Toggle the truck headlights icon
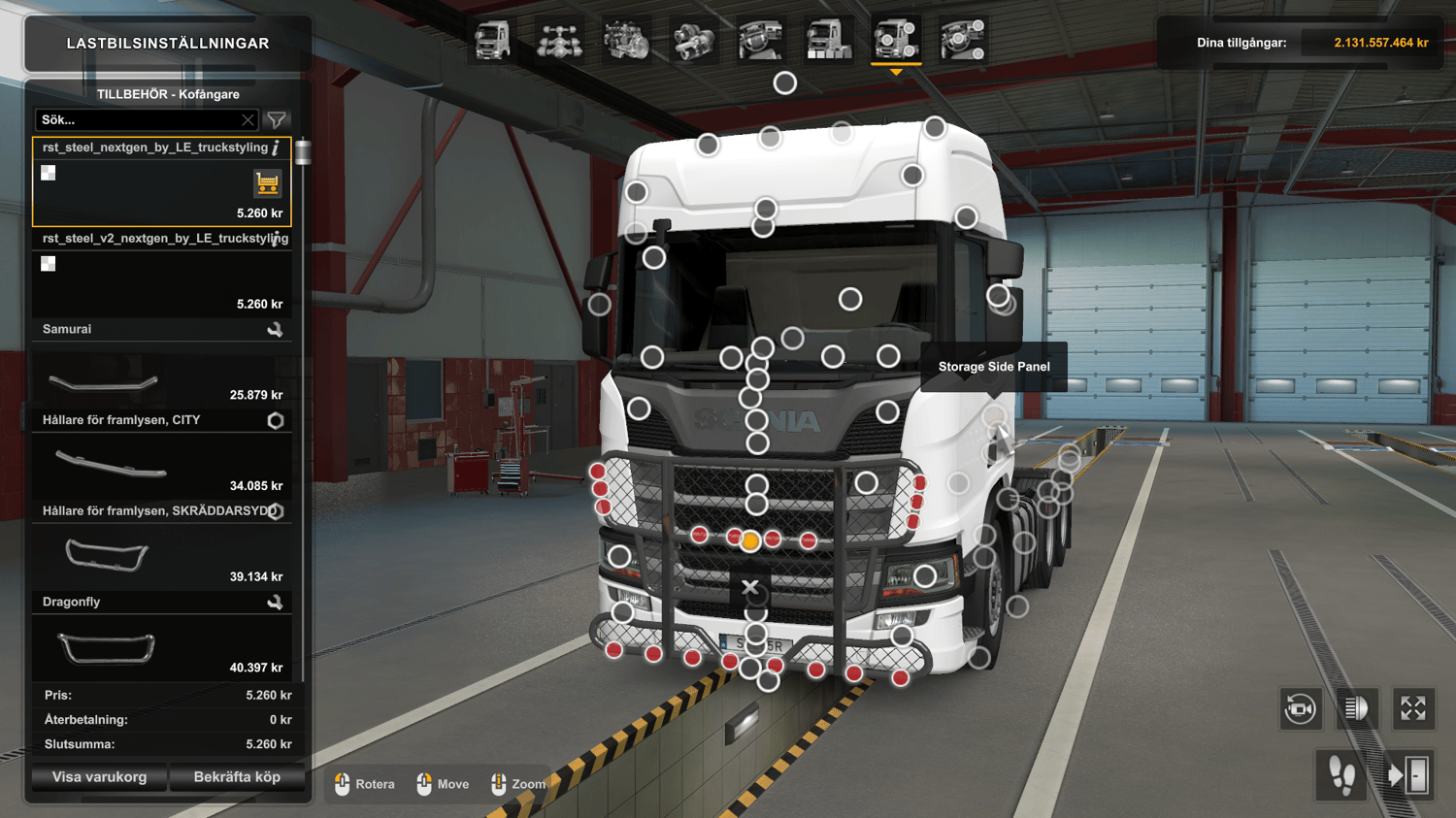 1356,709
